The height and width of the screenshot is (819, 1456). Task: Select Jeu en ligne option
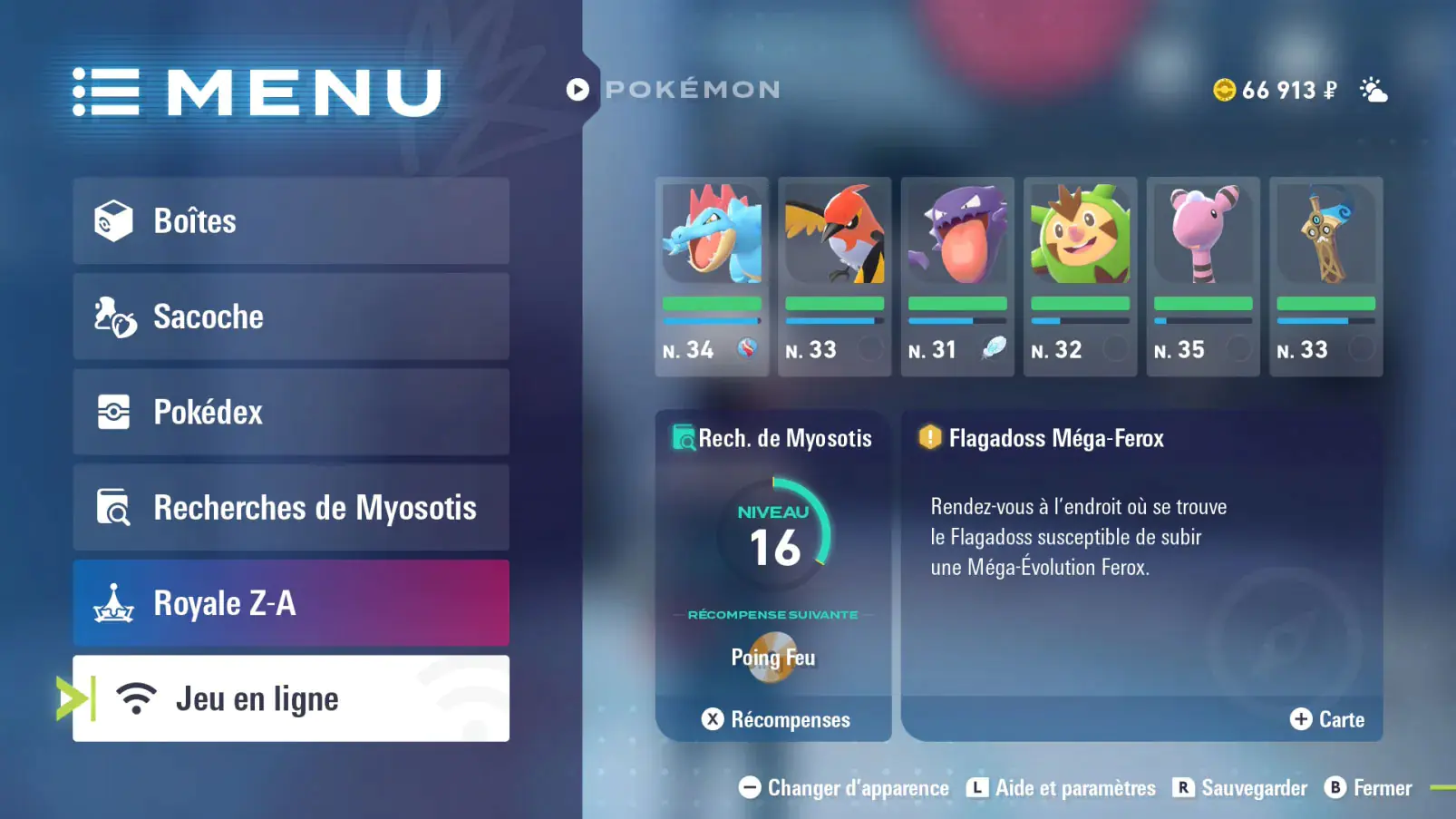coord(290,698)
